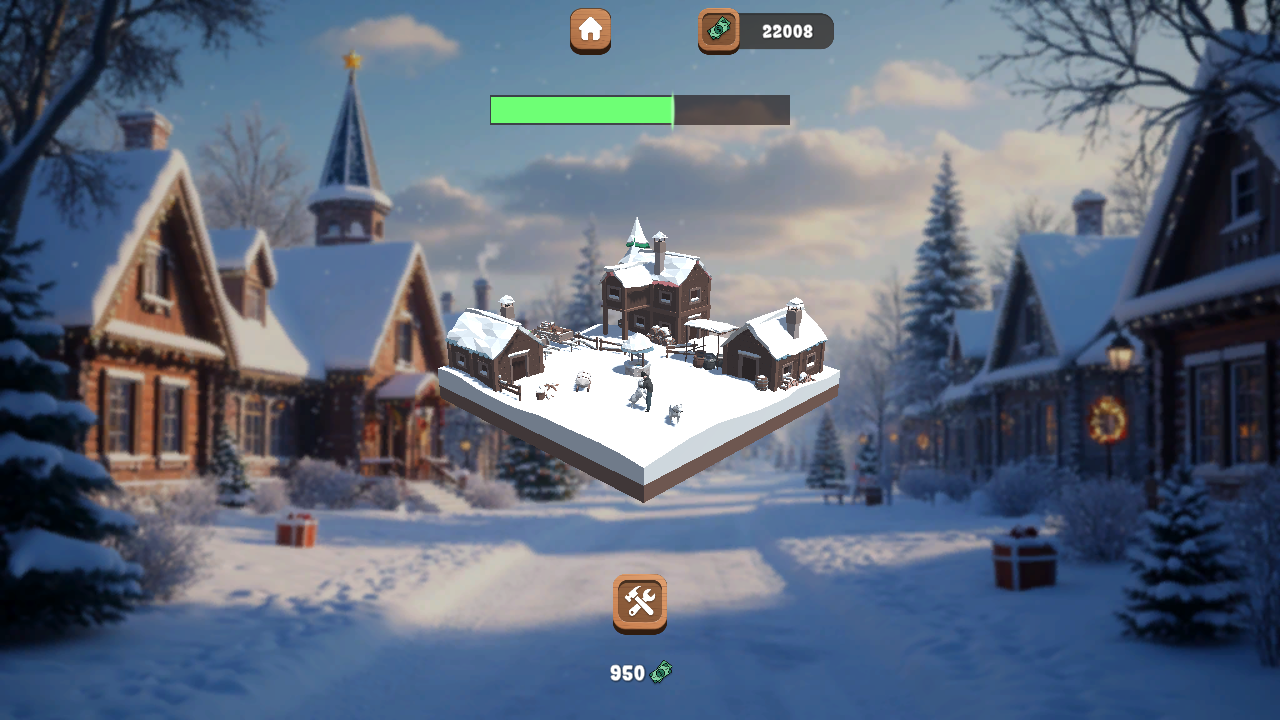Tap the dog beside the farmer
Screen dimensions: 1280x720
click(x=674, y=411)
